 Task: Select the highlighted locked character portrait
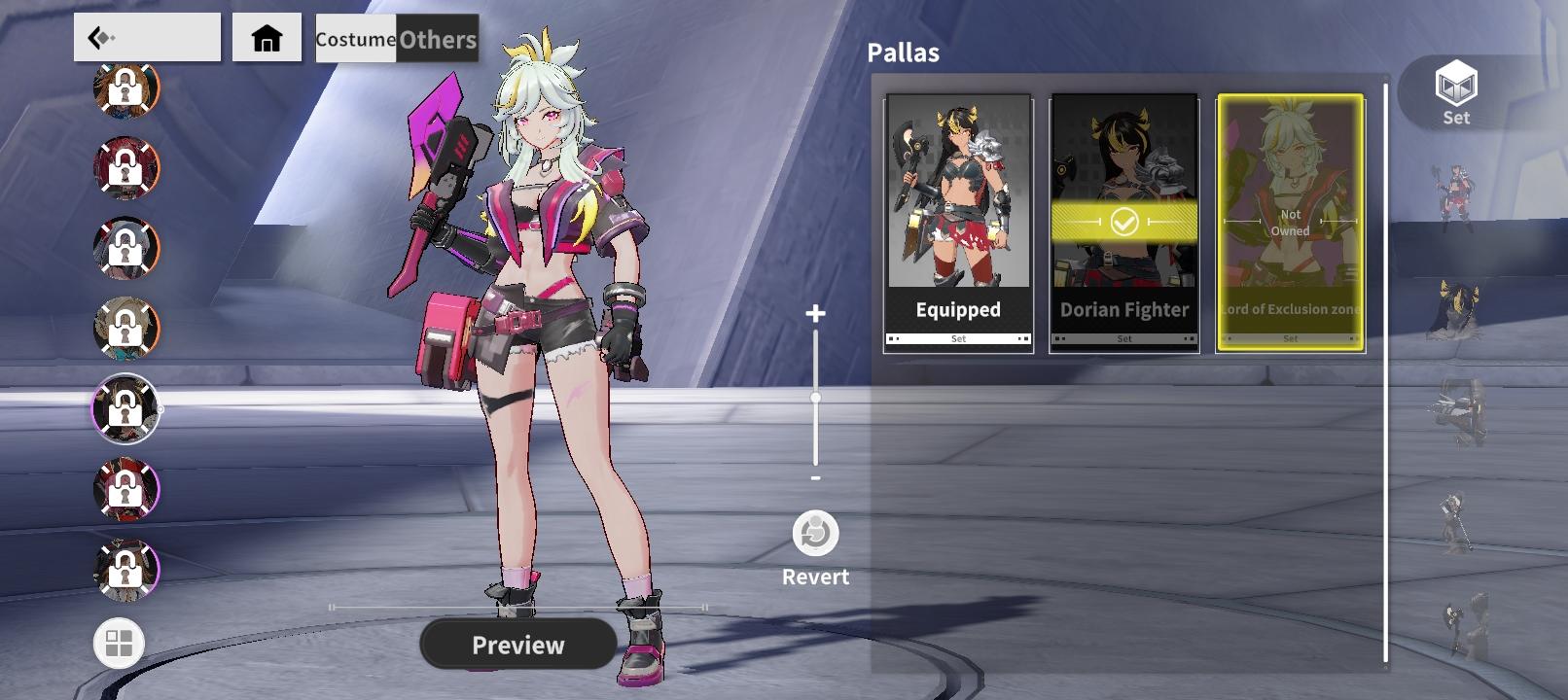(x=125, y=408)
